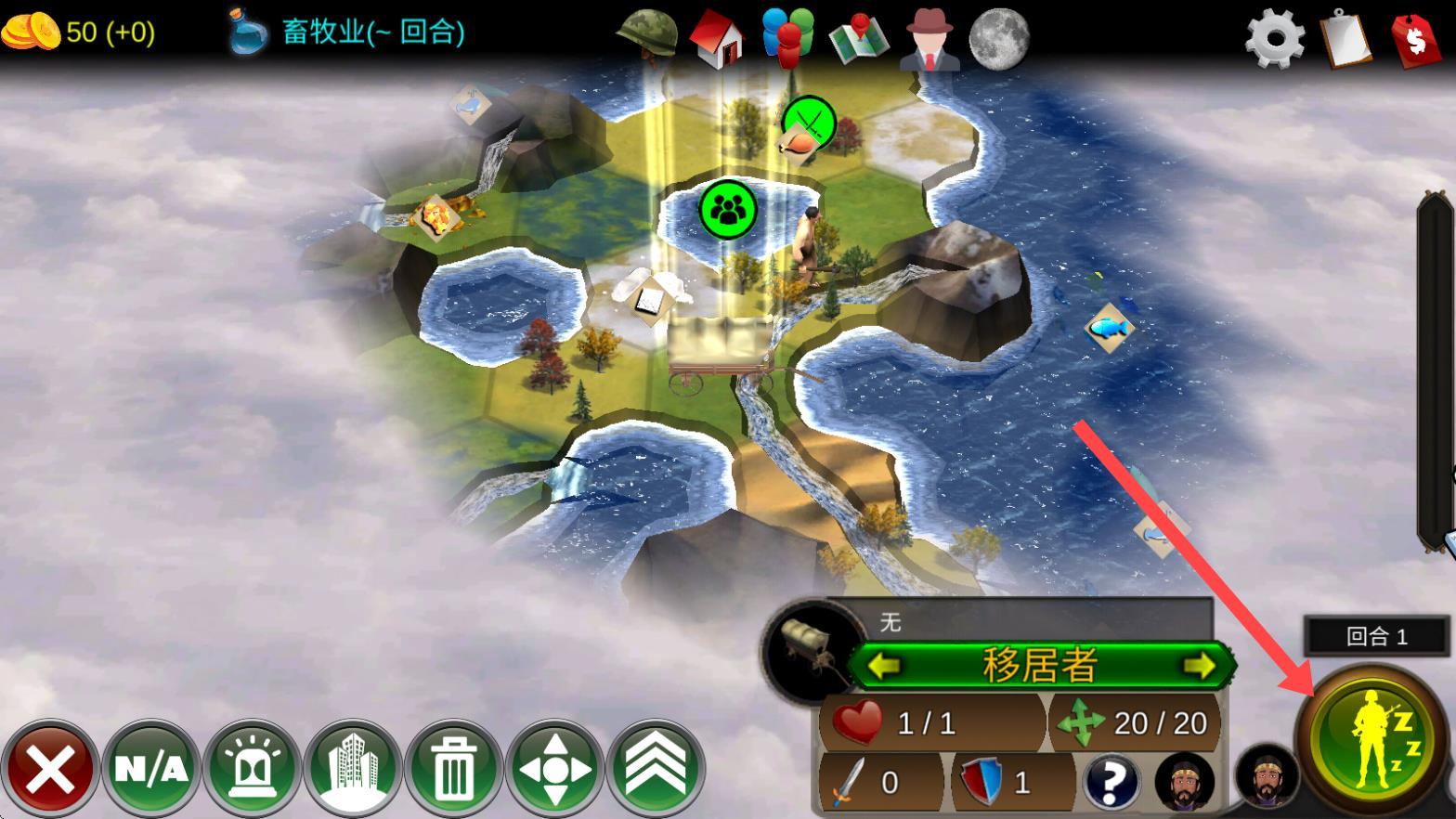Image resolution: width=1456 pixels, height=819 pixels.
Task: End turn with sleeping soldier button
Action: (1372, 740)
